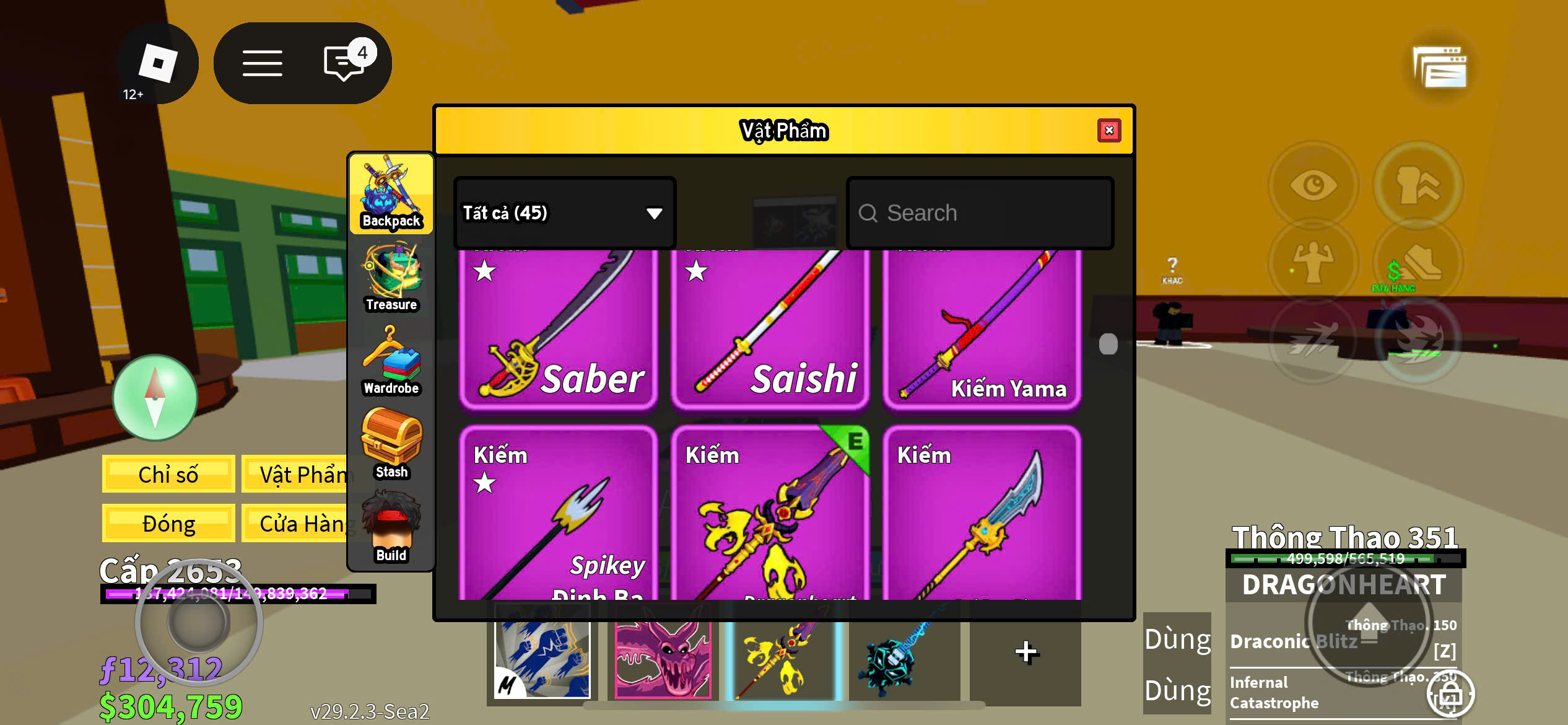Viewport: 1568px width, 725px height.
Task: Open the Chỉ số stats button
Action: (168, 474)
